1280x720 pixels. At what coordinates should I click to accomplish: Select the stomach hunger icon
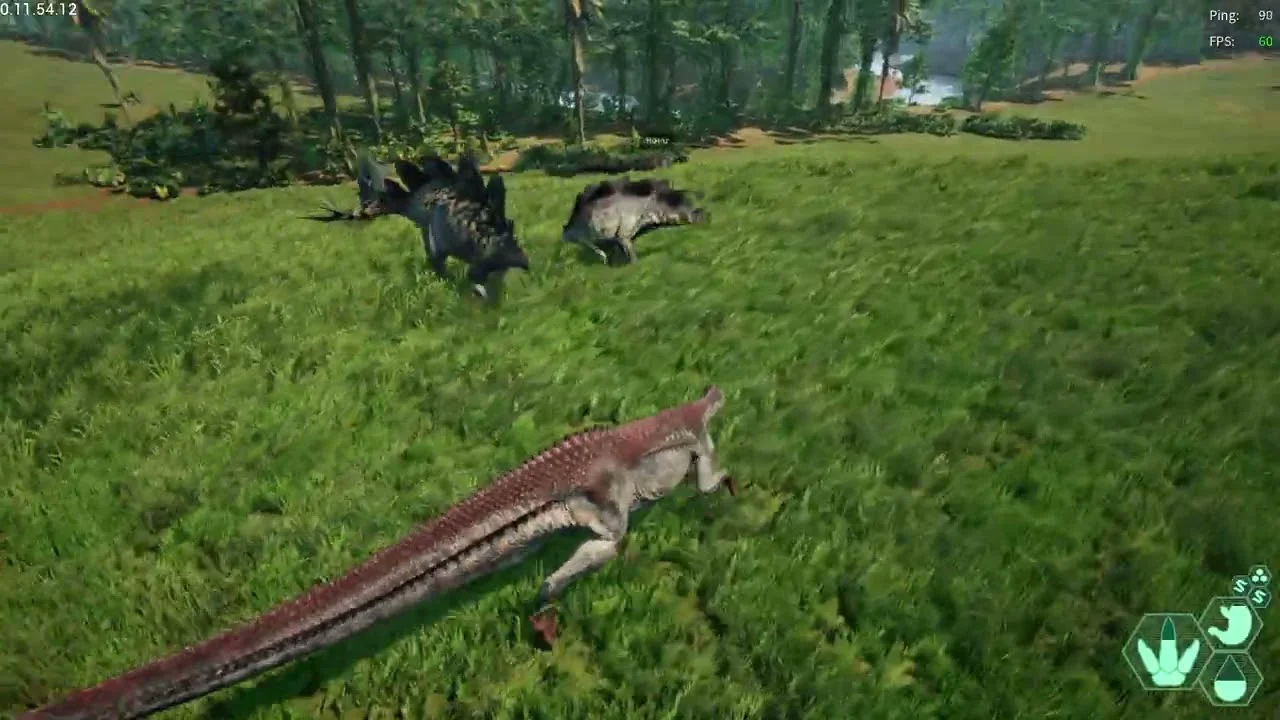1231,626
